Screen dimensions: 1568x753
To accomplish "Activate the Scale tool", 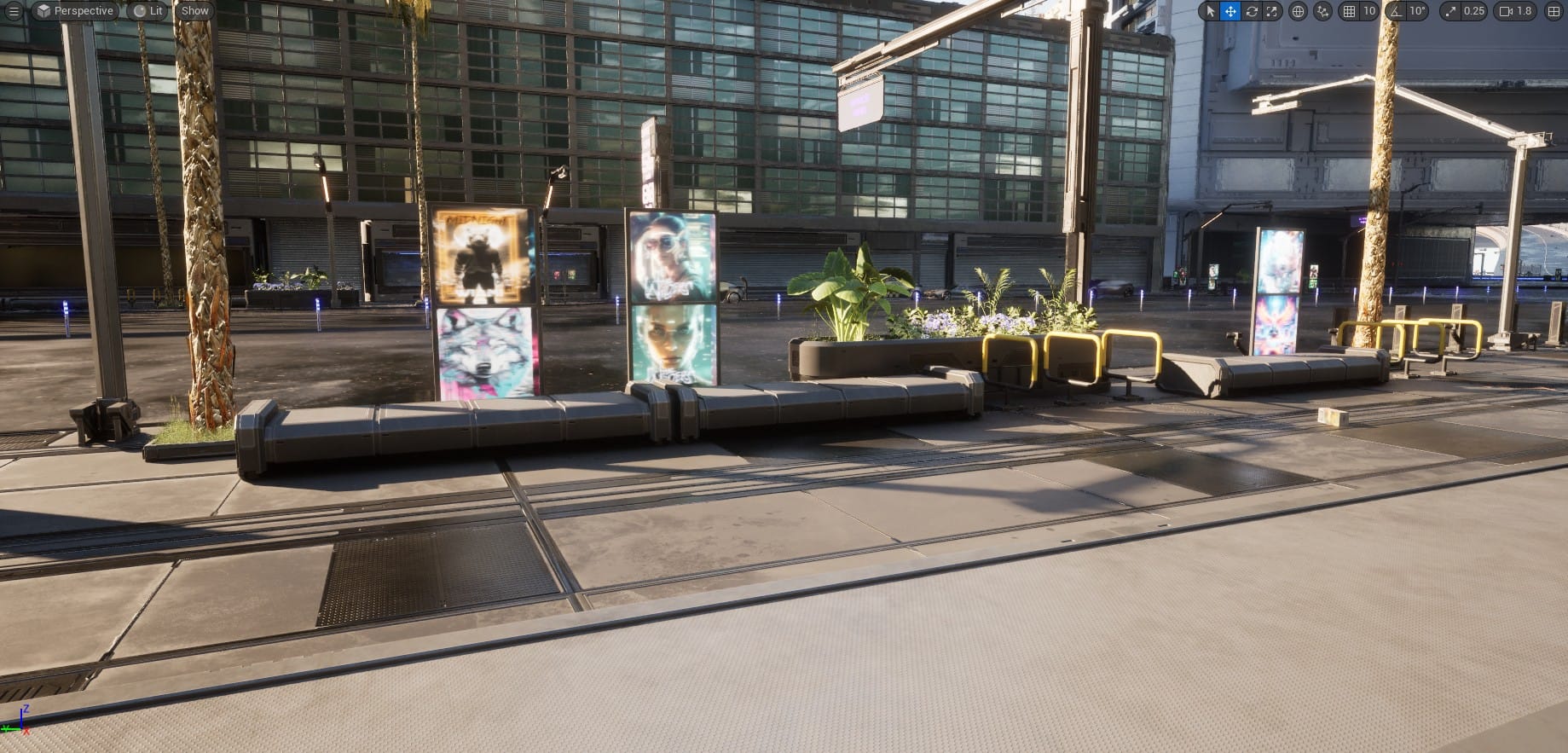I will coord(1271,12).
